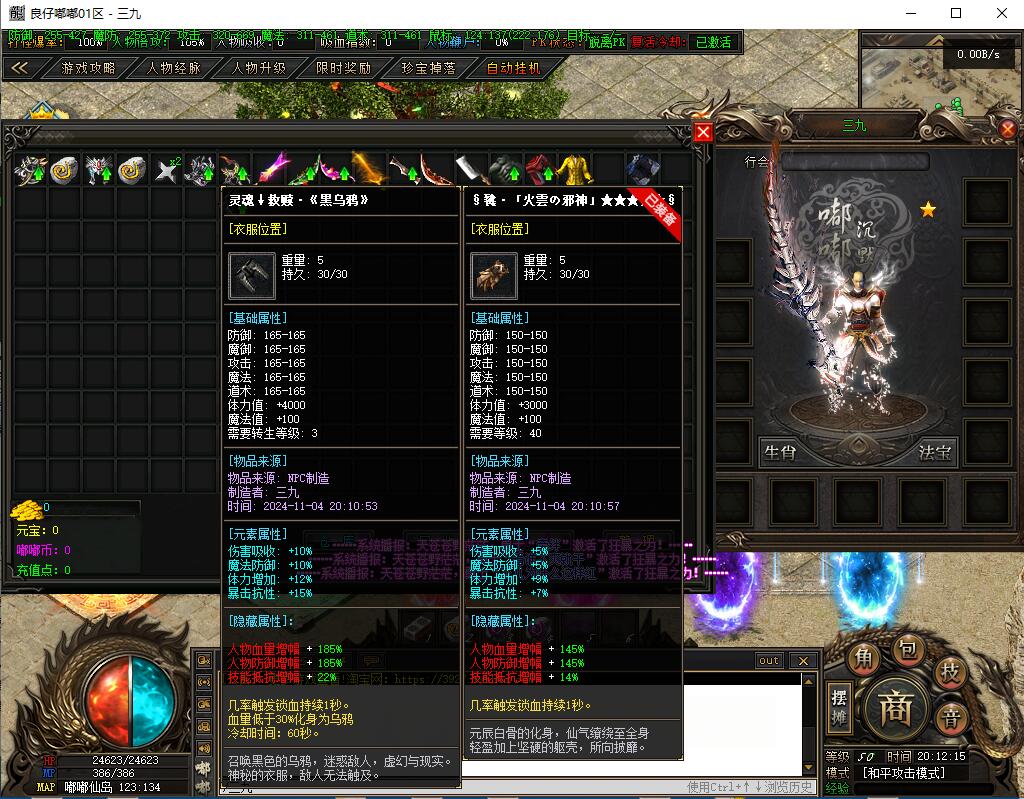Open the 人物升级 character upgrade menu
The height and width of the screenshot is (799, 1024).
click(259, 68)
